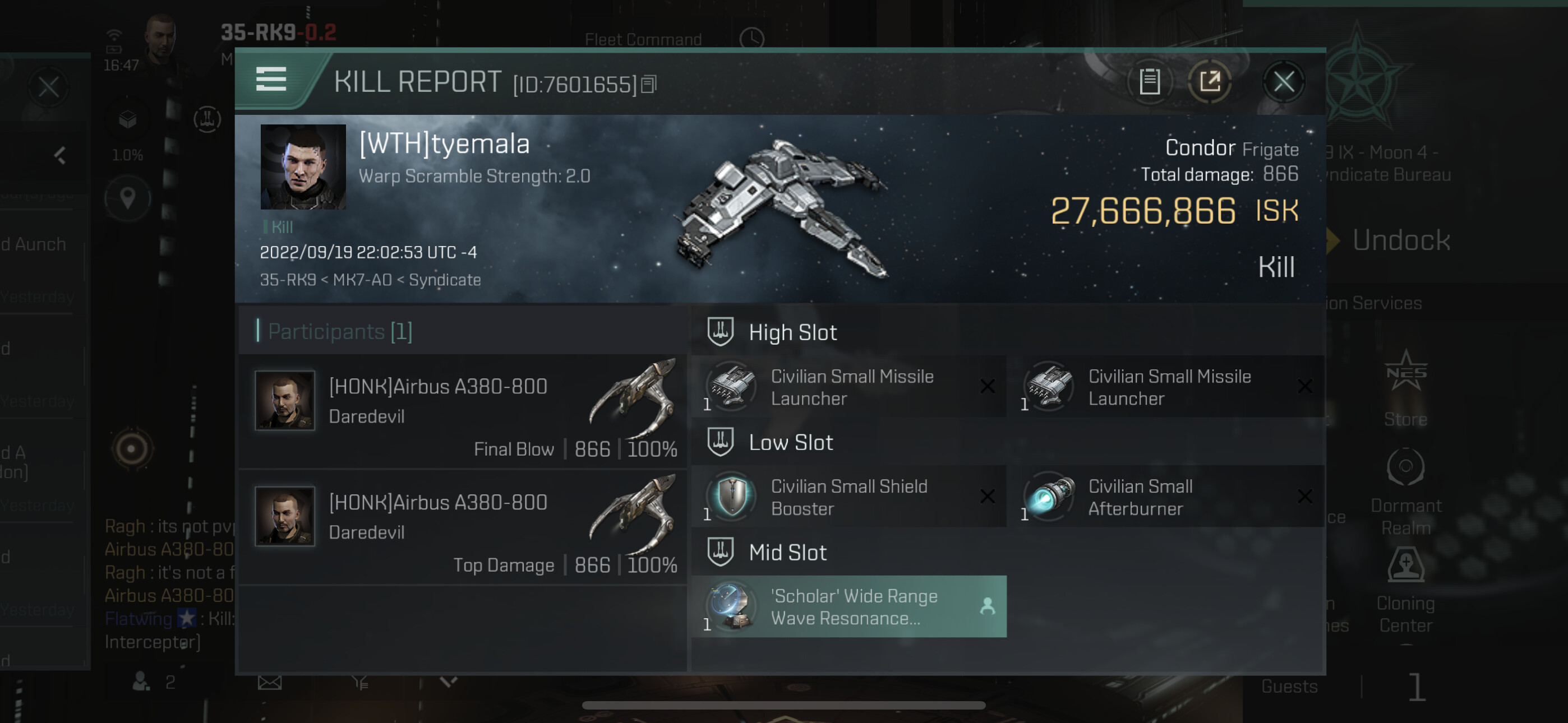This screenshot has width=1568, height=723.
Task: Open the pilot character portrait
Action: click(162, 36)
